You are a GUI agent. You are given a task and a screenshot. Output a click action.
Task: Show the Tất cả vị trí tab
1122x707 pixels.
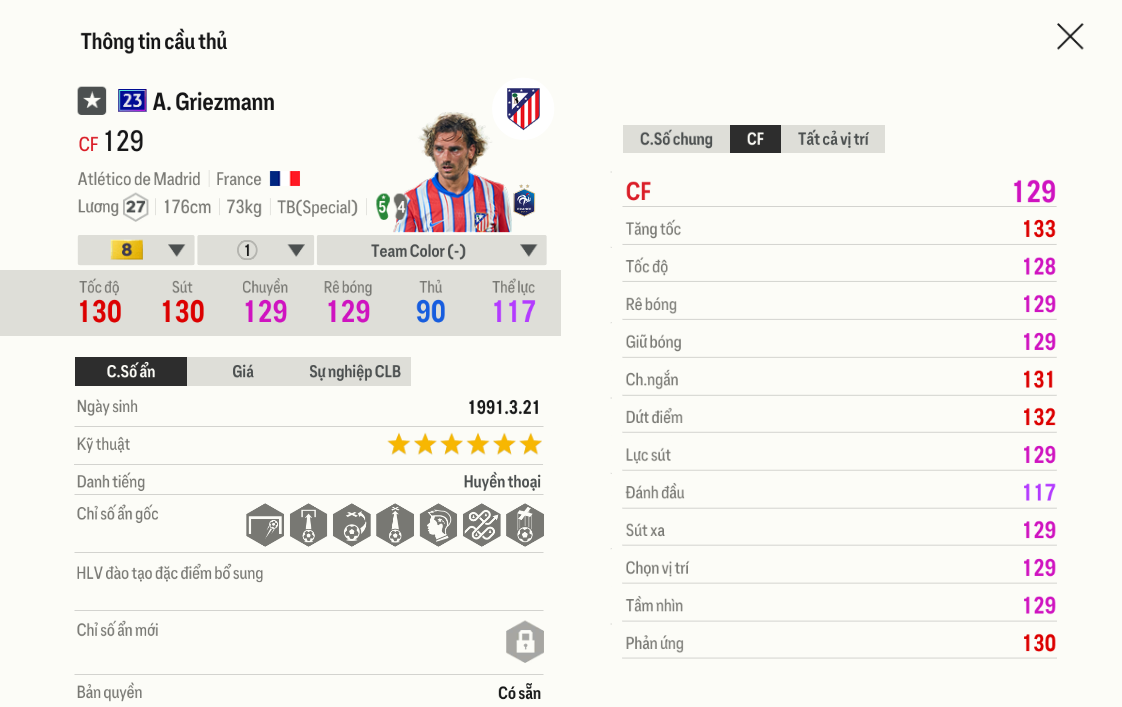click(x=833, y=139)
